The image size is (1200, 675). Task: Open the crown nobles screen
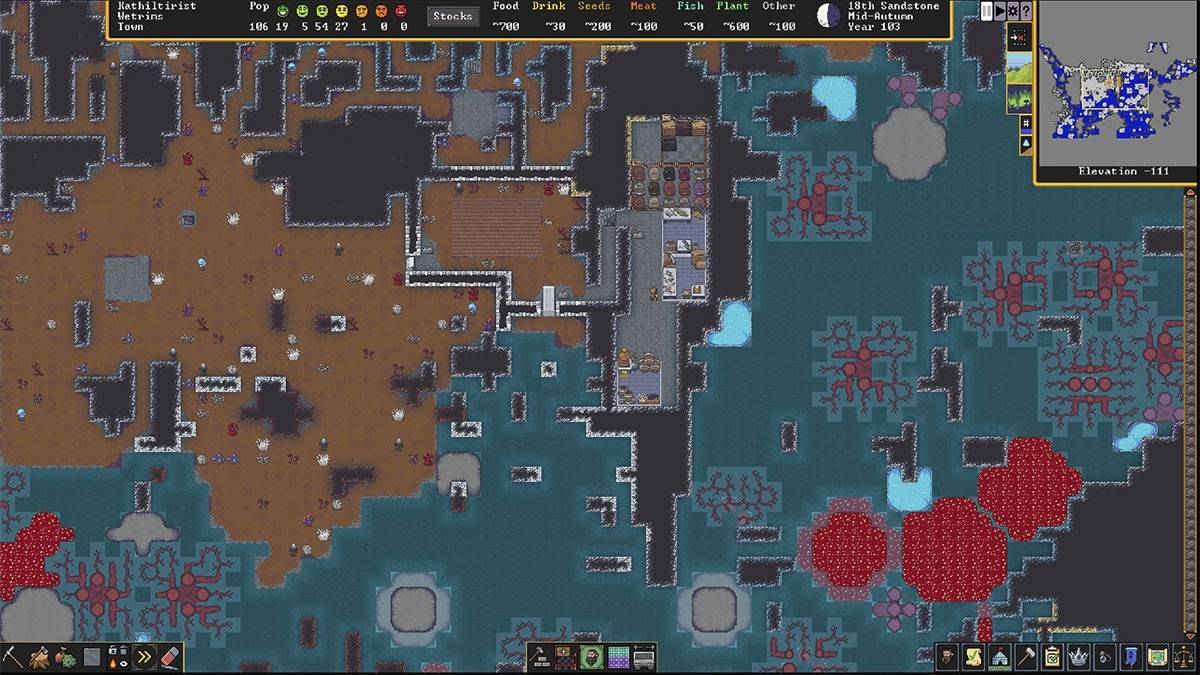click(x=1078, y=657)
